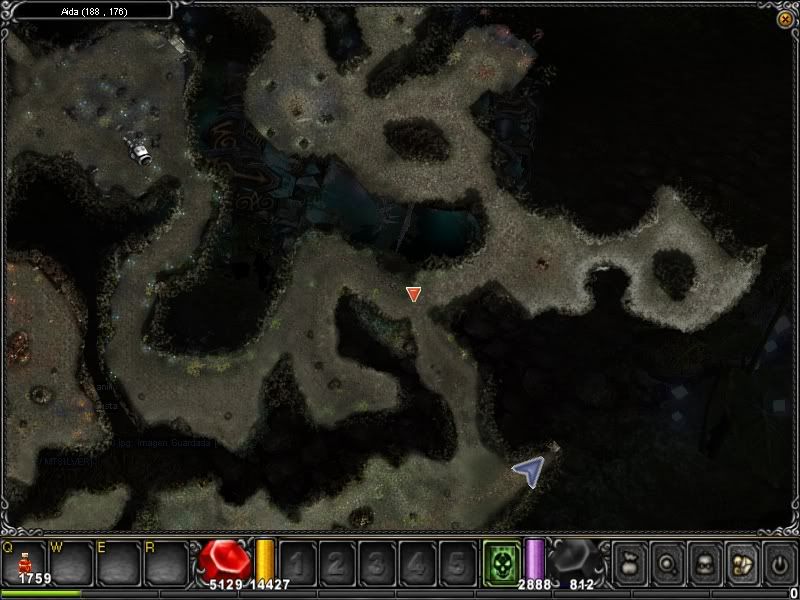Pick skill hotkey slot 4
Viewport: 800px width, 600px height.
pyautogui.click(x=416, y=563)
